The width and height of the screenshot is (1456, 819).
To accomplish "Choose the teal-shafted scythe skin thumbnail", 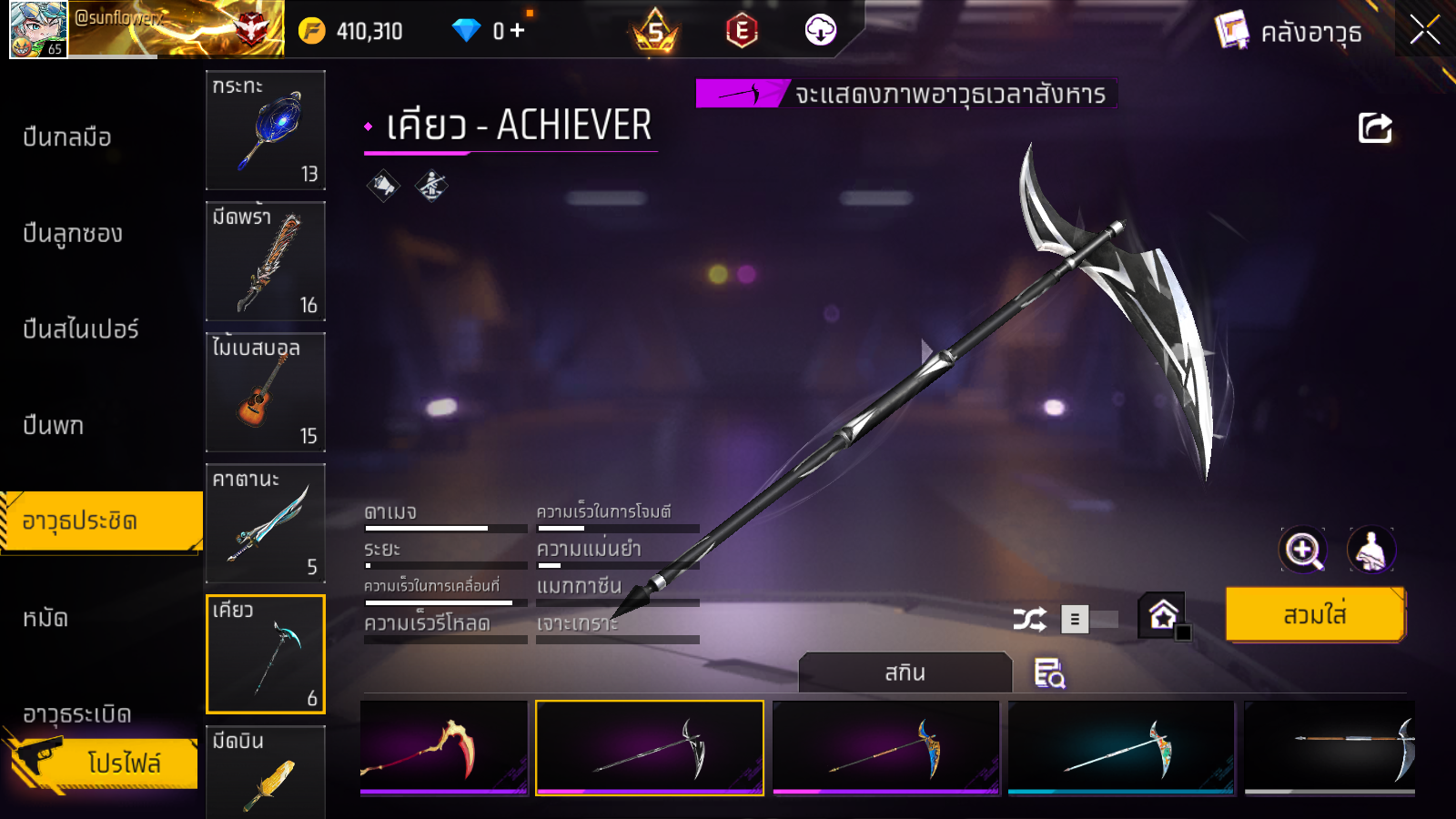I will tap(1121, 748).
